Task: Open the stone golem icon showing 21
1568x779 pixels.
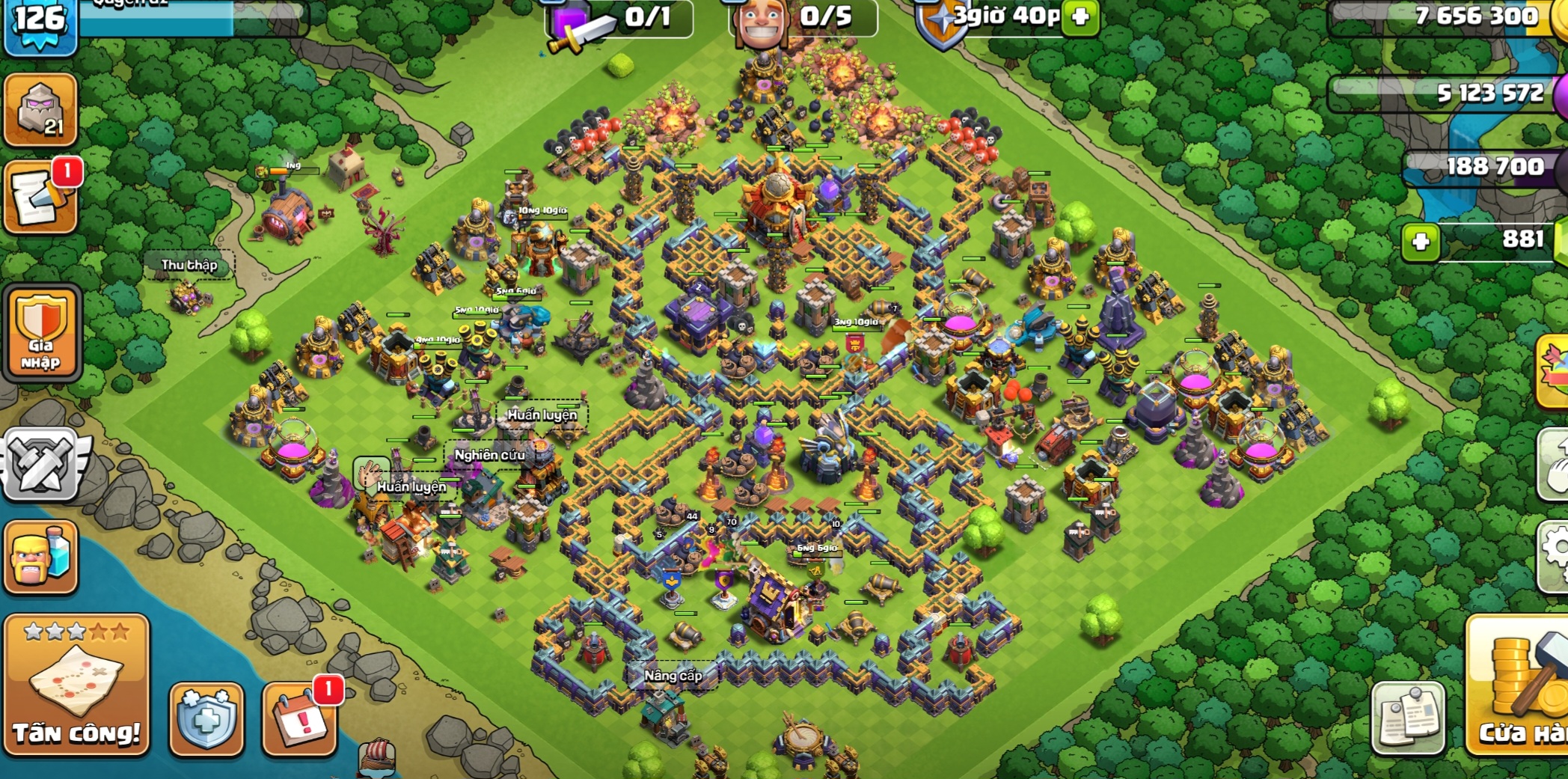Action: (x=41, y=110)
